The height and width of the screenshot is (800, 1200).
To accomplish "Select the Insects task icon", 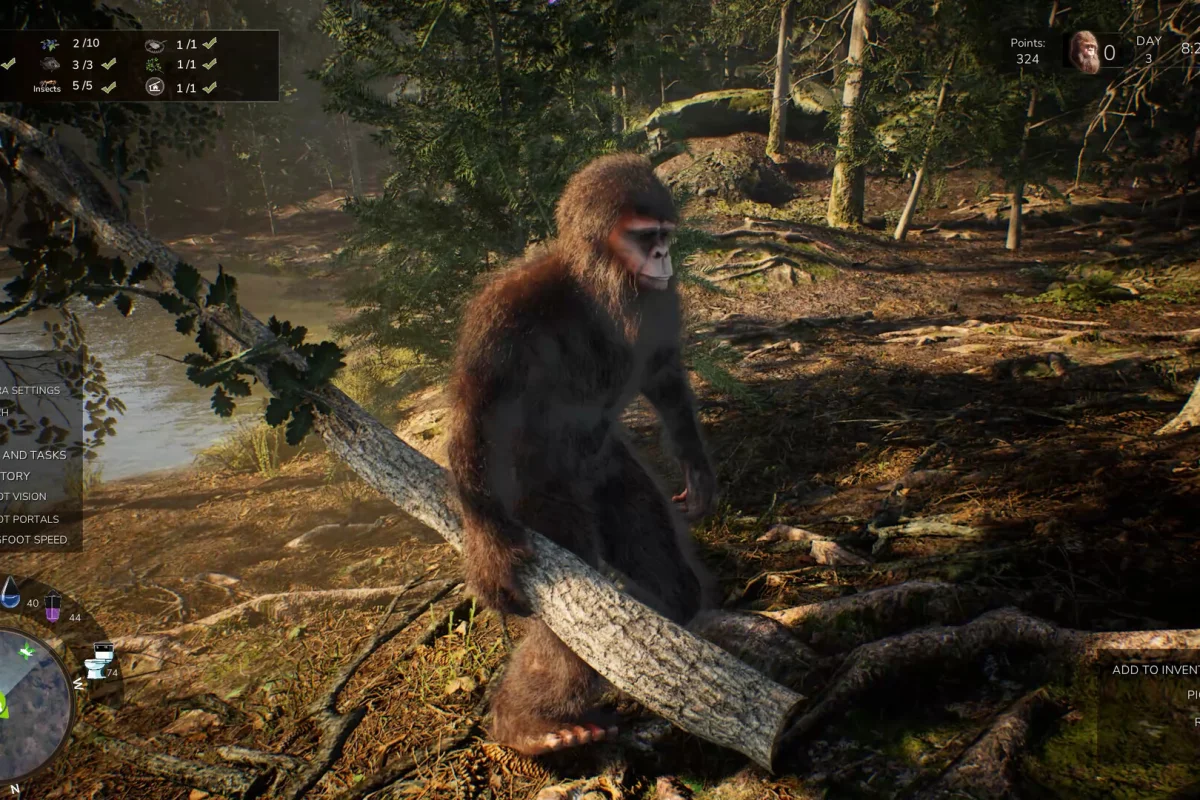I will (47, 86).
